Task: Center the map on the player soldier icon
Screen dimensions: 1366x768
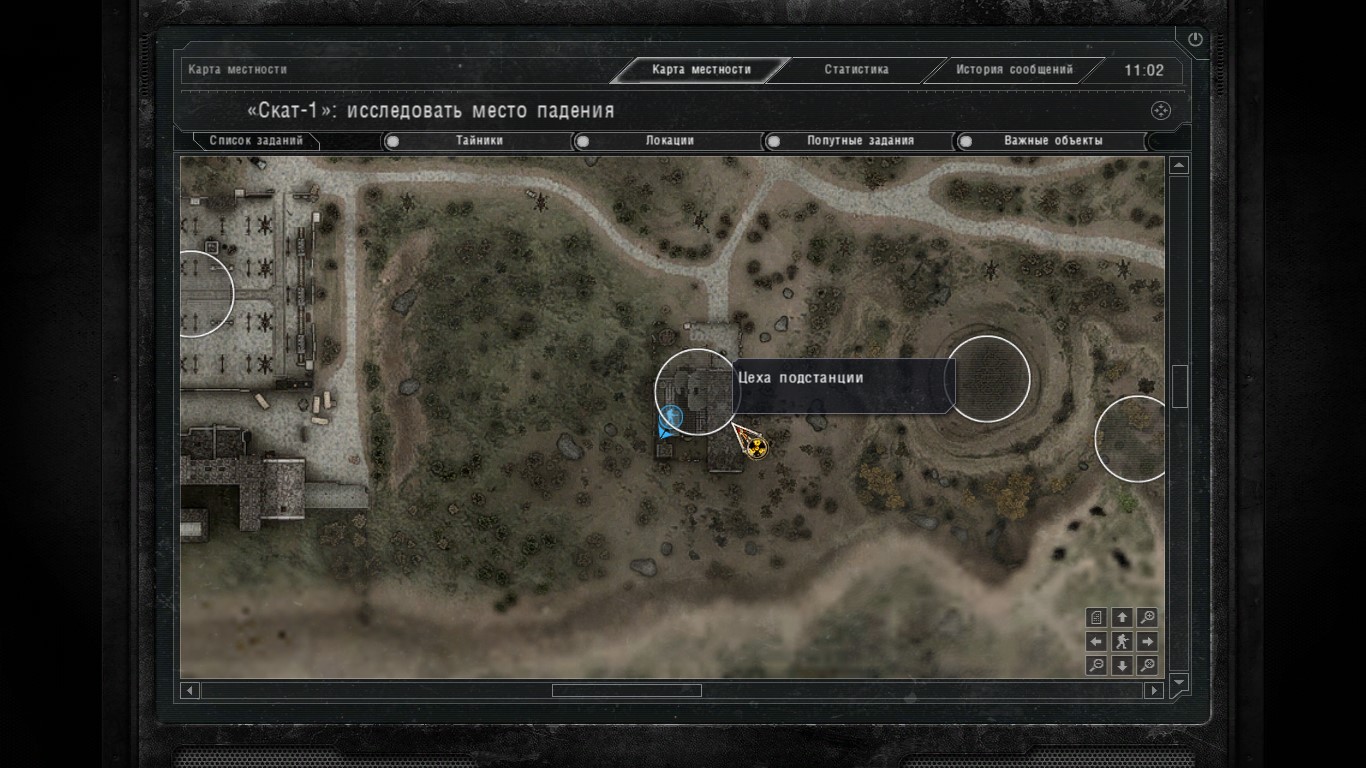Action: [x=1122, y=642]
